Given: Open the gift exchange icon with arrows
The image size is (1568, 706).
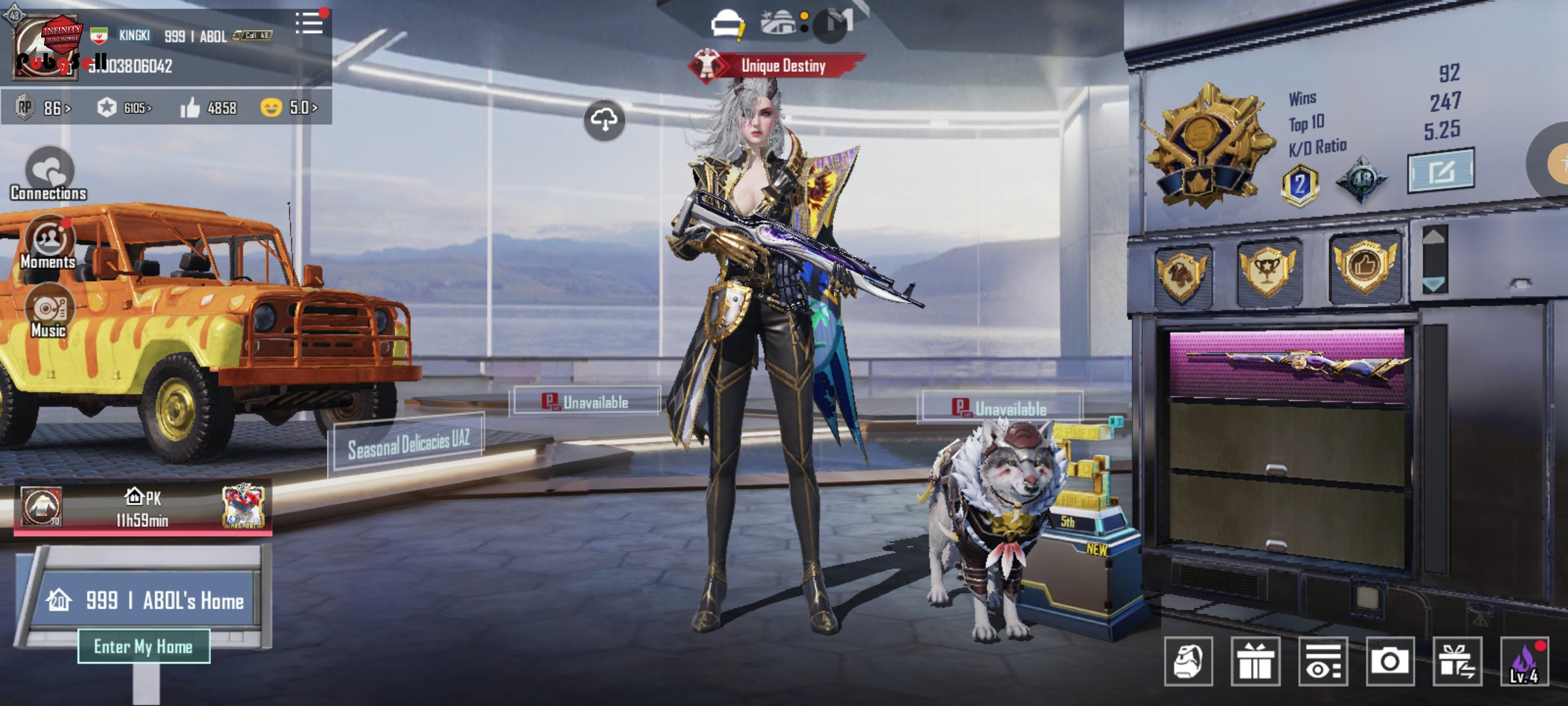Looking at the screenshot, I should tap(1457, 662).
